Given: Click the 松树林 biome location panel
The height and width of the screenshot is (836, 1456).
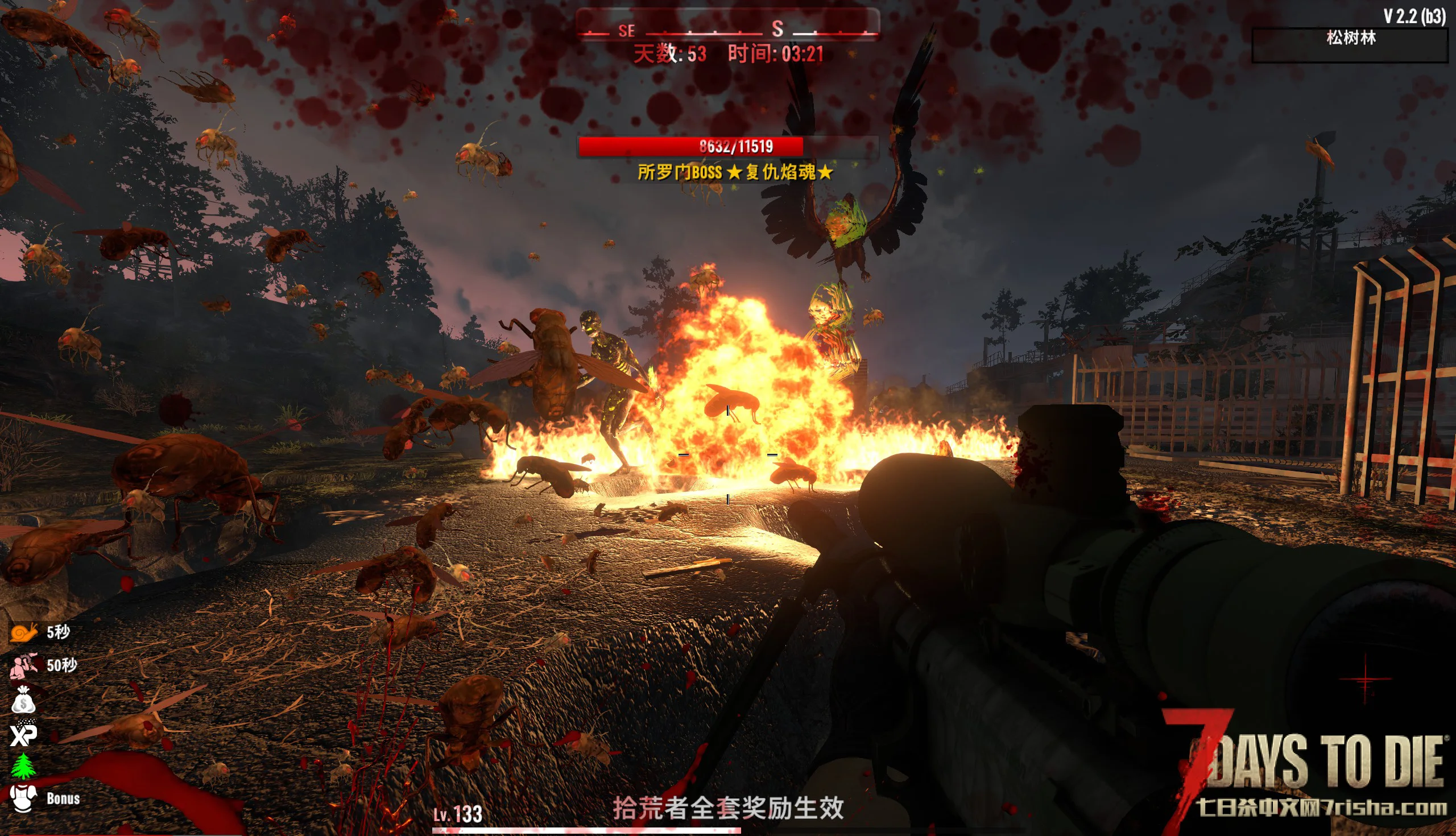Looking at the screenshot, I should click(1350, 44).
